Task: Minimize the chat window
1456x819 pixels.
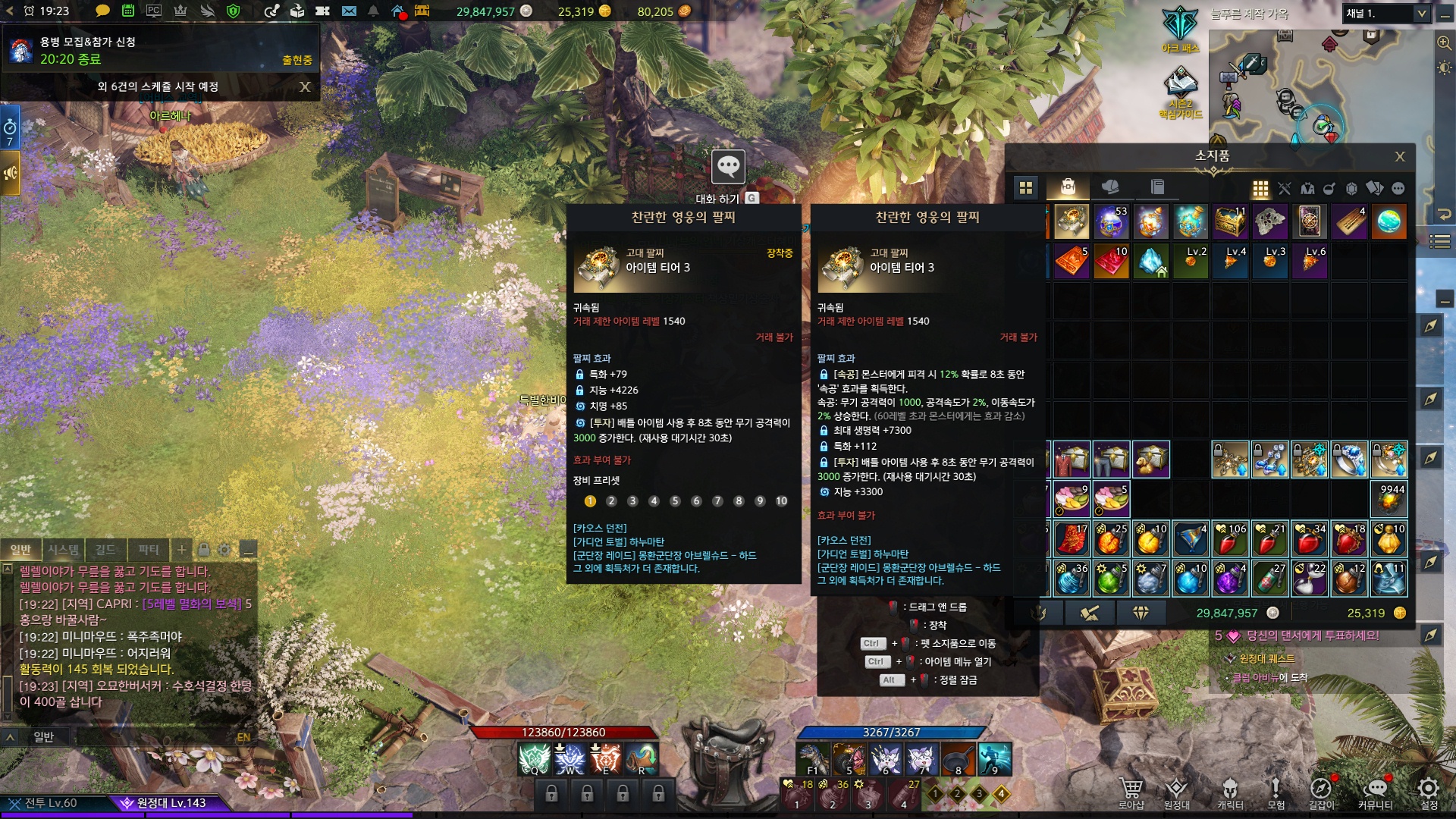Action: (247, 550)
